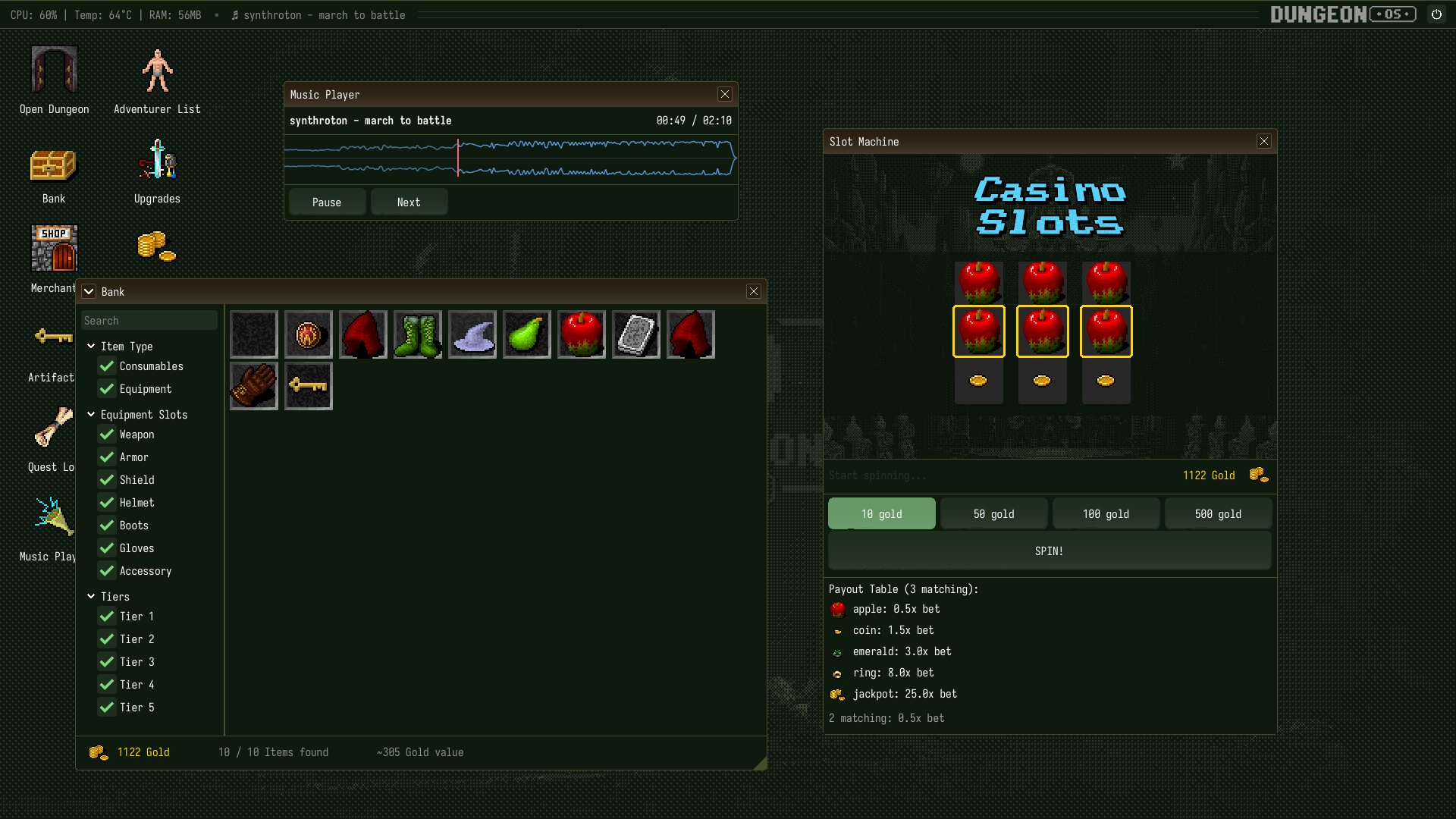
Task: Disable the Helmet equipment slot filter
Action: 106,503
